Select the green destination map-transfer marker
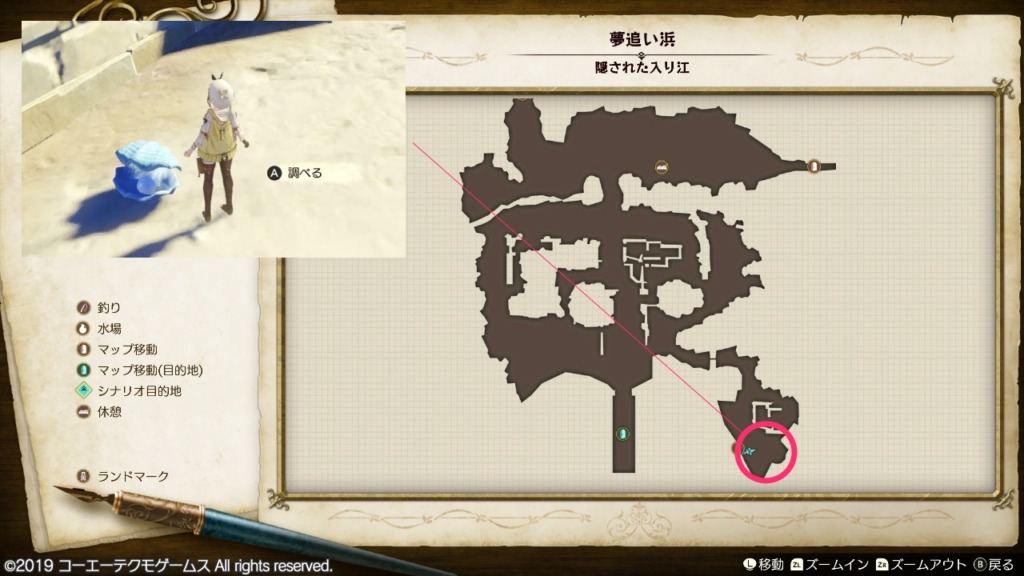Viewport: 1024px width, 576px height. click(622, 433)
